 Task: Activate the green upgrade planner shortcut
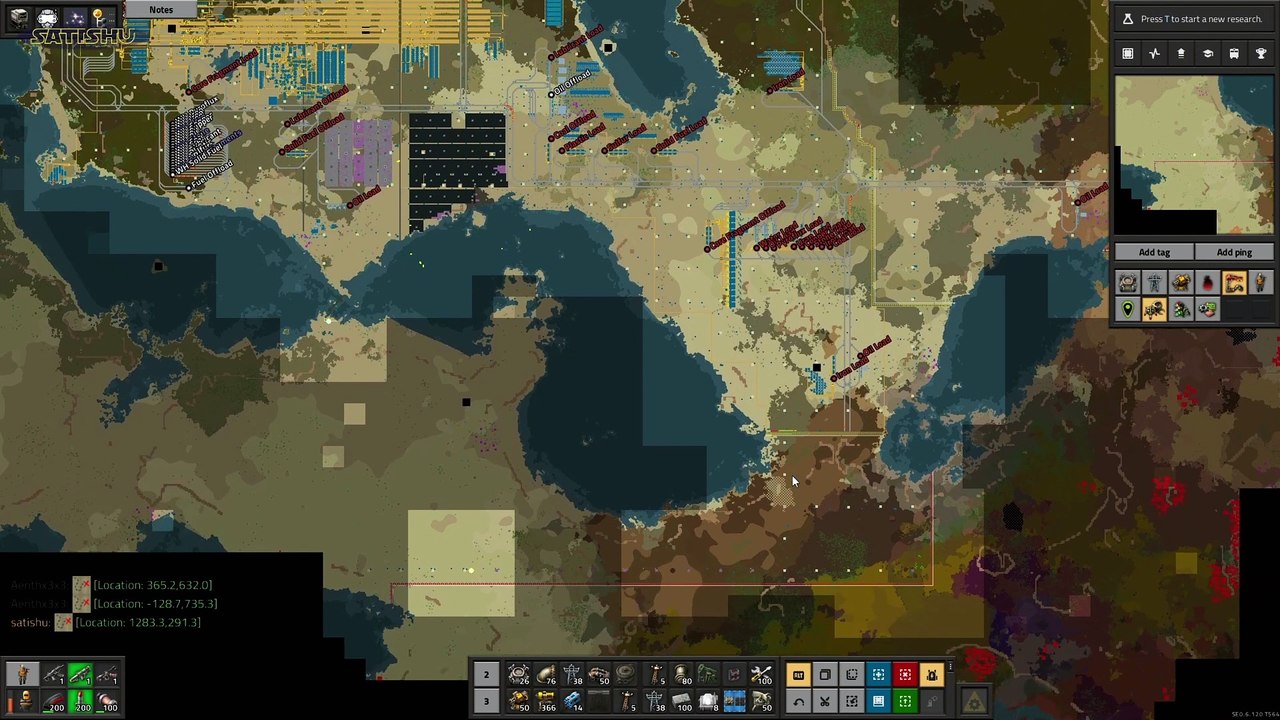[905, 701]
